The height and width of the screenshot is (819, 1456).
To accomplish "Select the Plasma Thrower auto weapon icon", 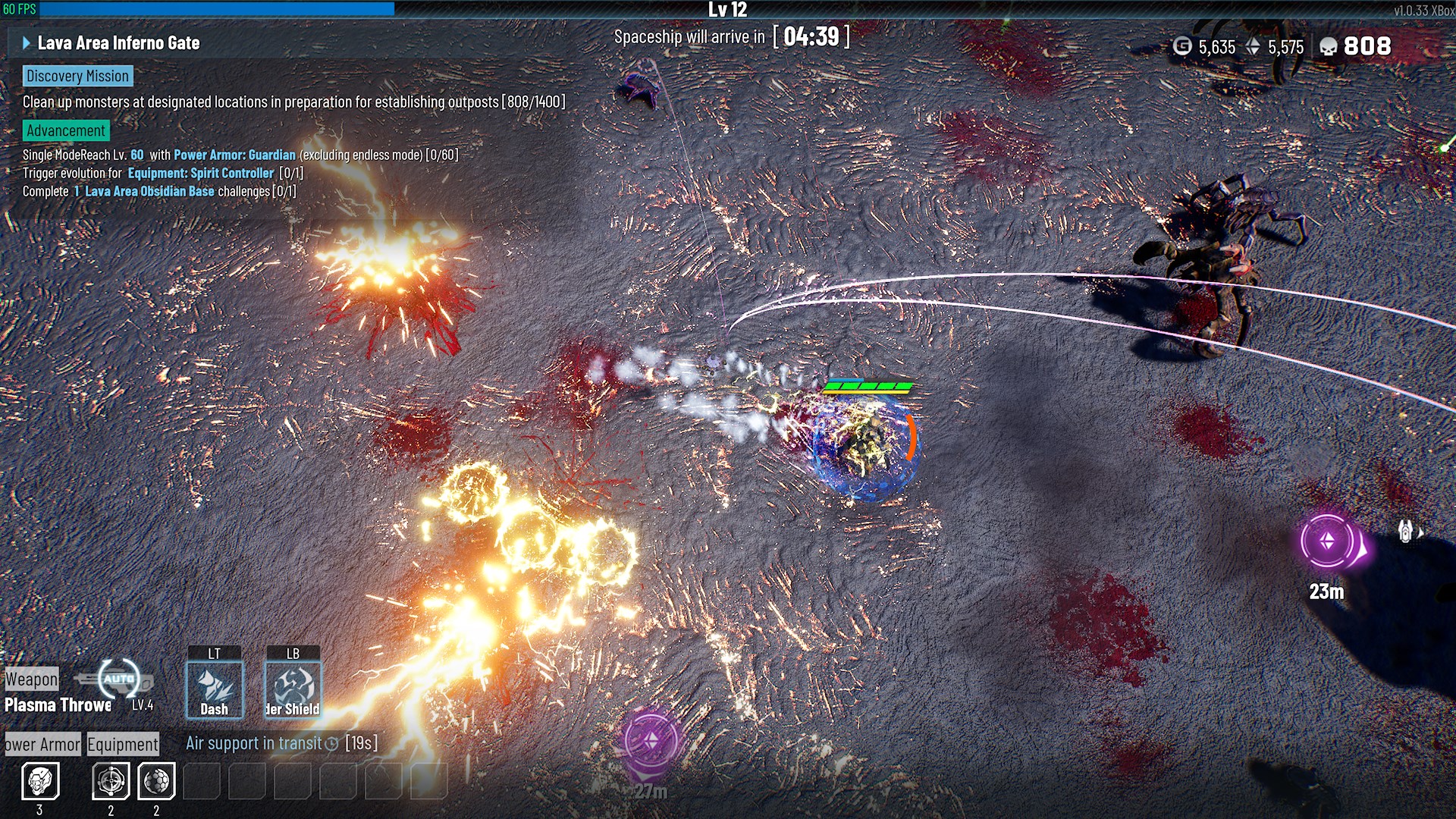I will (x=120, y=678).
